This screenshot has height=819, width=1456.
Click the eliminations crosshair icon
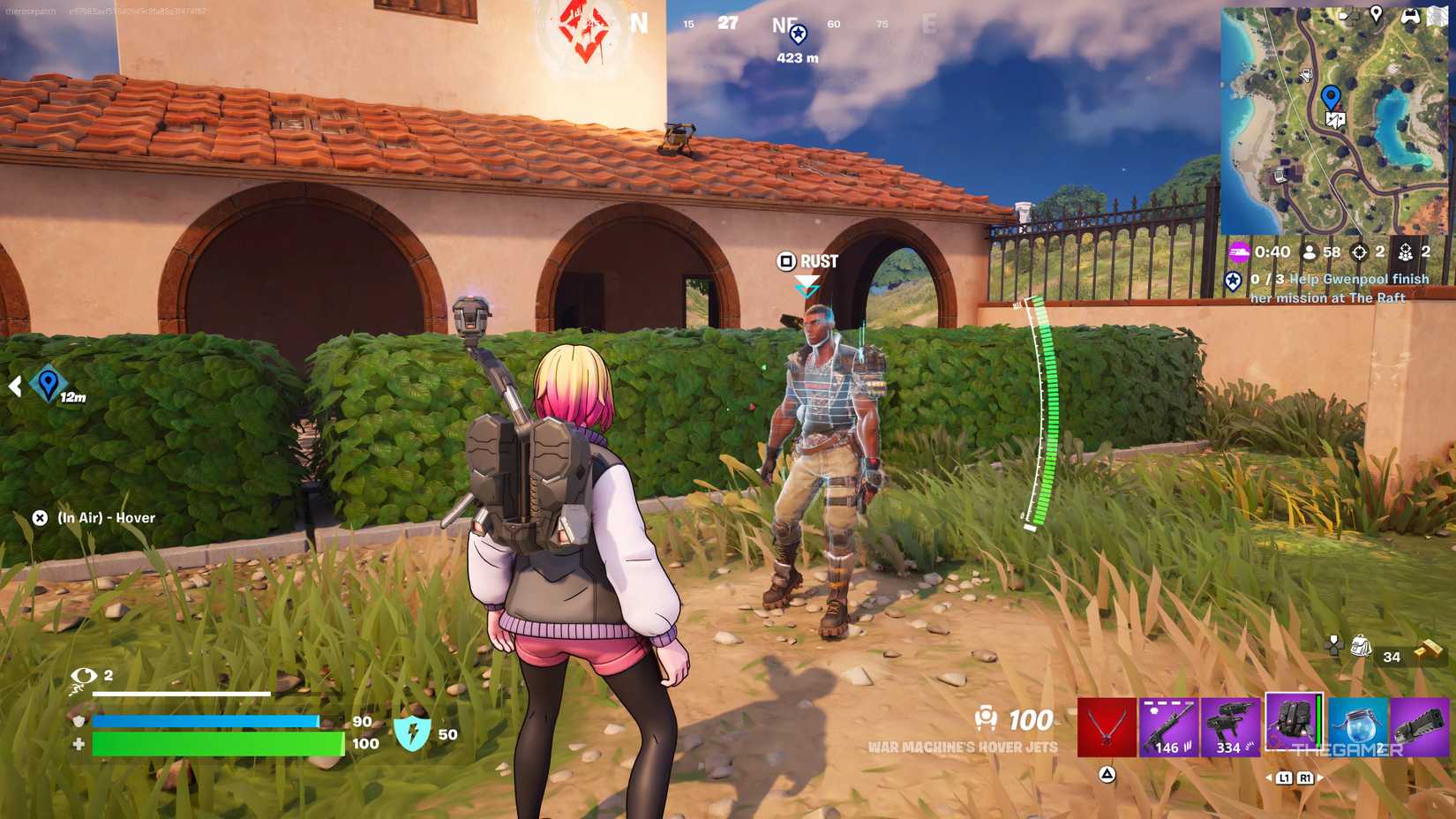coord(1360,252)
